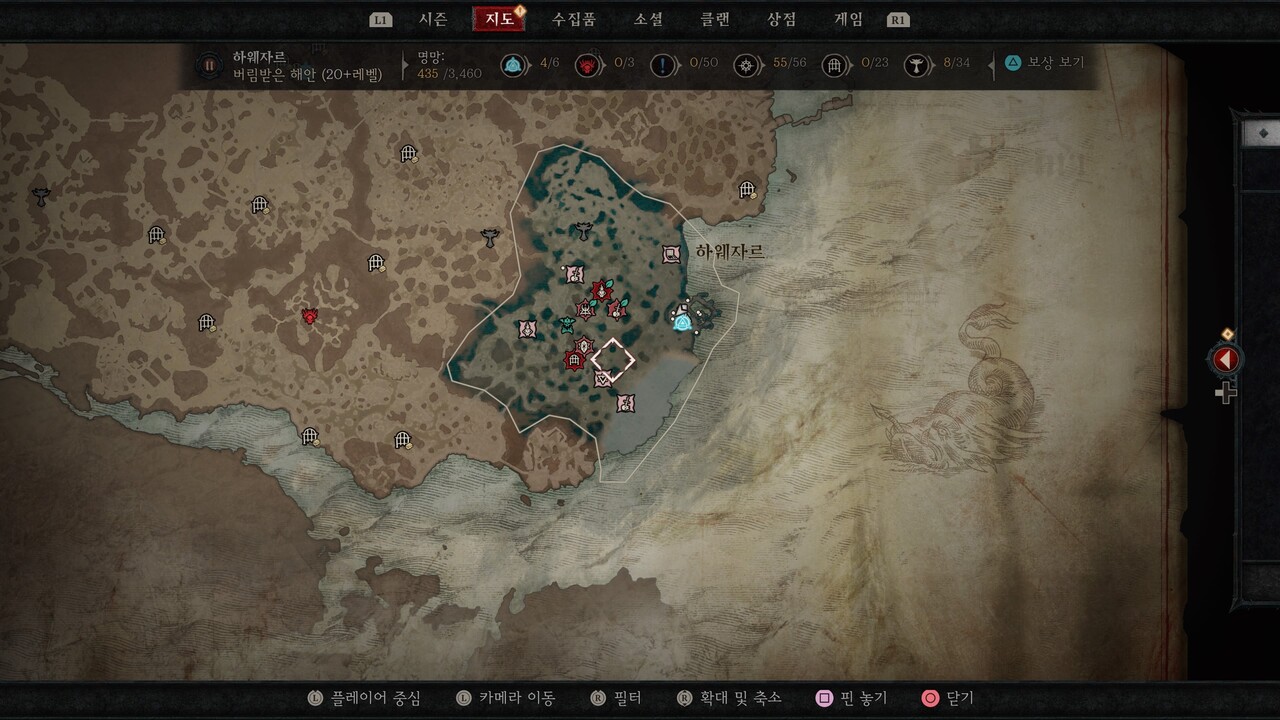Switch to the 게임 tab
The height and width of the screenshot is (720, 1280).
848,19
